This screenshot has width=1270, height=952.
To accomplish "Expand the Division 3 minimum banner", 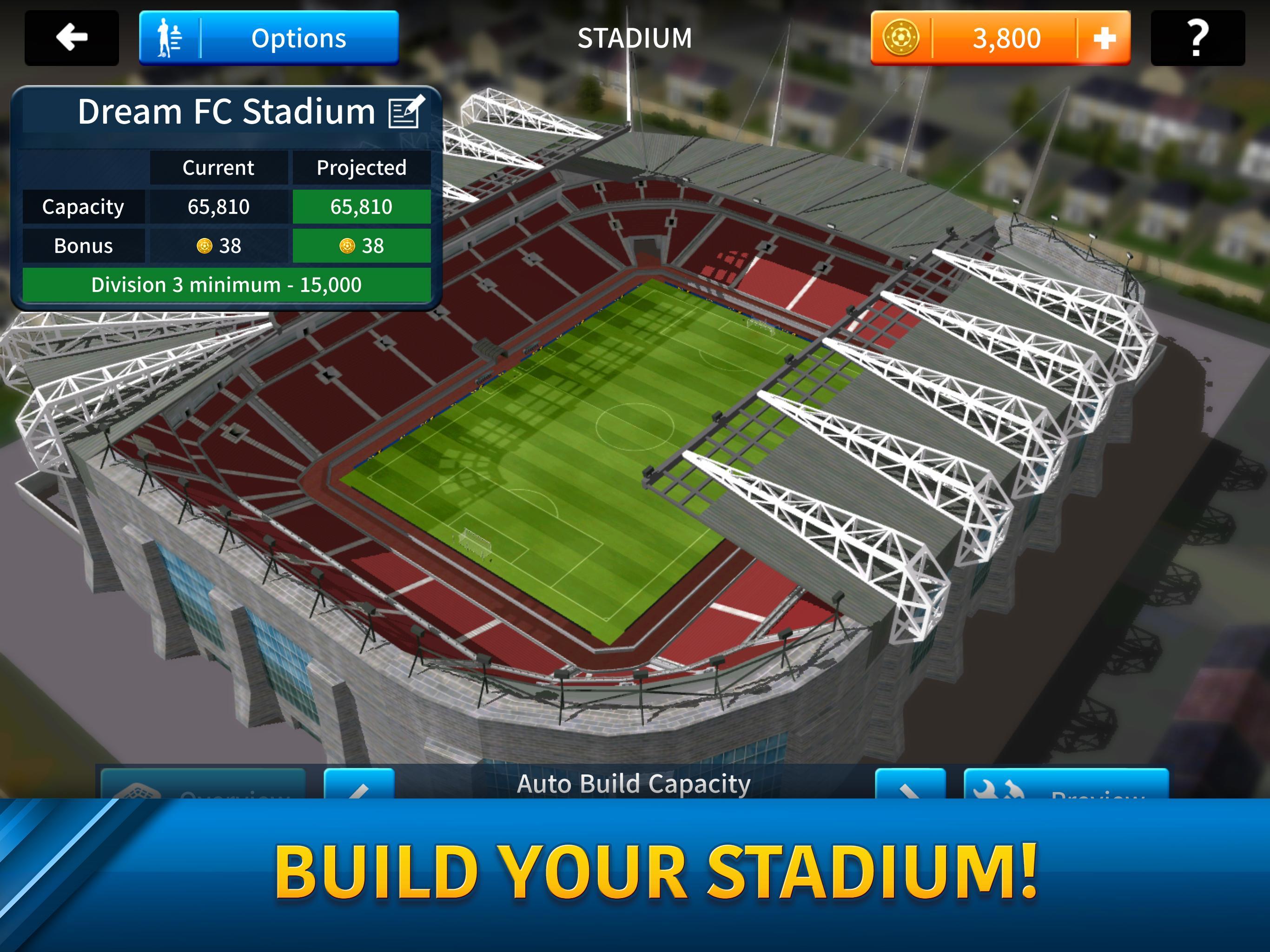I will tap(228, 284).
